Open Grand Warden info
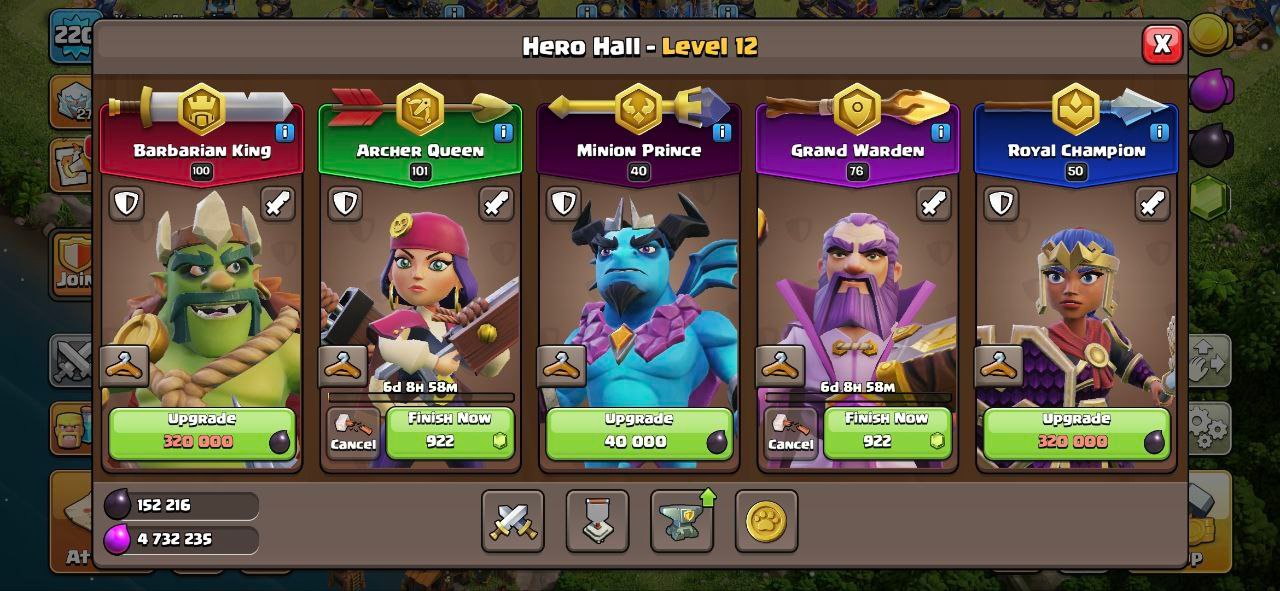This screenshot has width=1280, height=591. point(940,132)
